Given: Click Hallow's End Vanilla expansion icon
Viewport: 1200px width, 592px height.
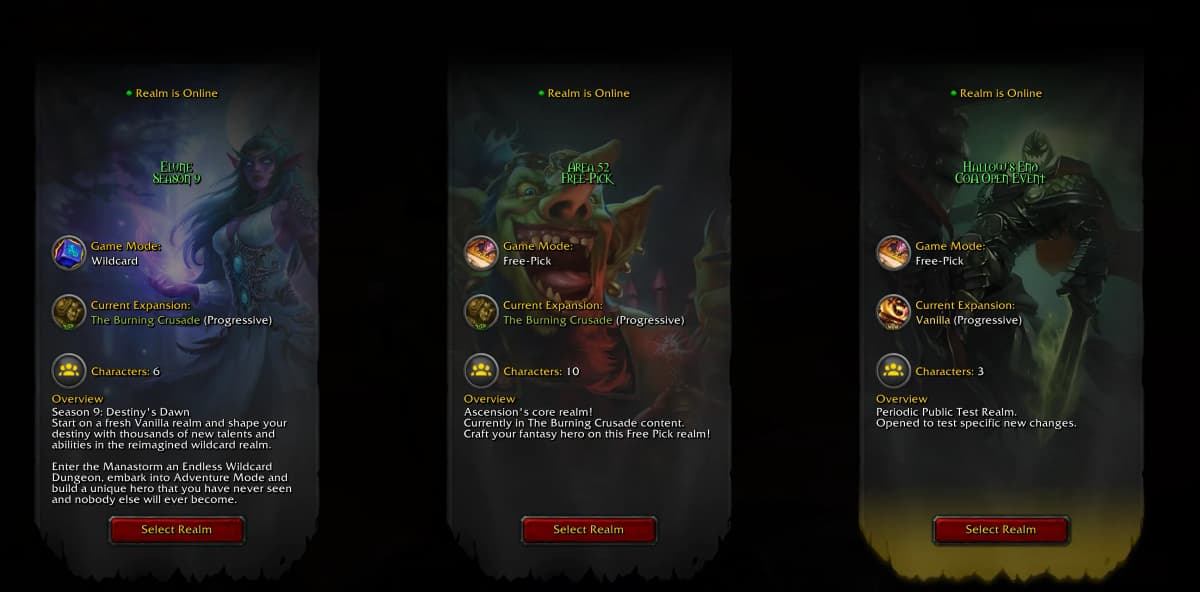Looking at the screenshot, I should coord(893,312).
